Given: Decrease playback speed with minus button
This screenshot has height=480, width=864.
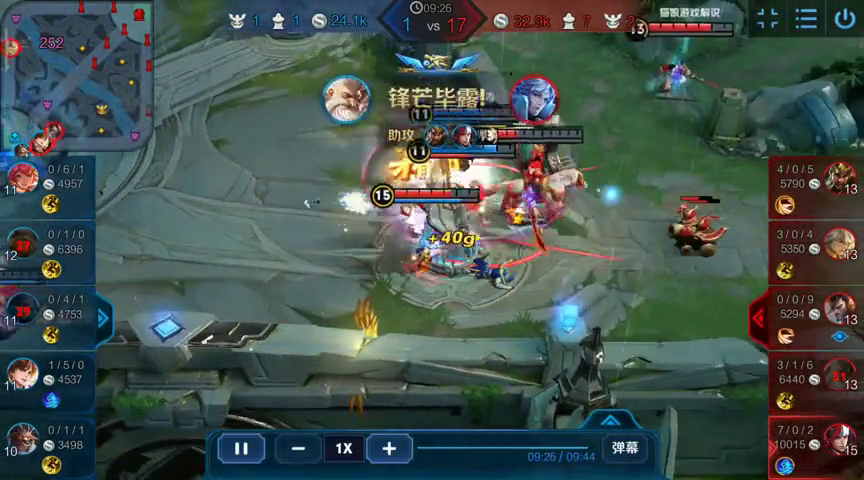Looking at the screenshot, I should point(298,448).
